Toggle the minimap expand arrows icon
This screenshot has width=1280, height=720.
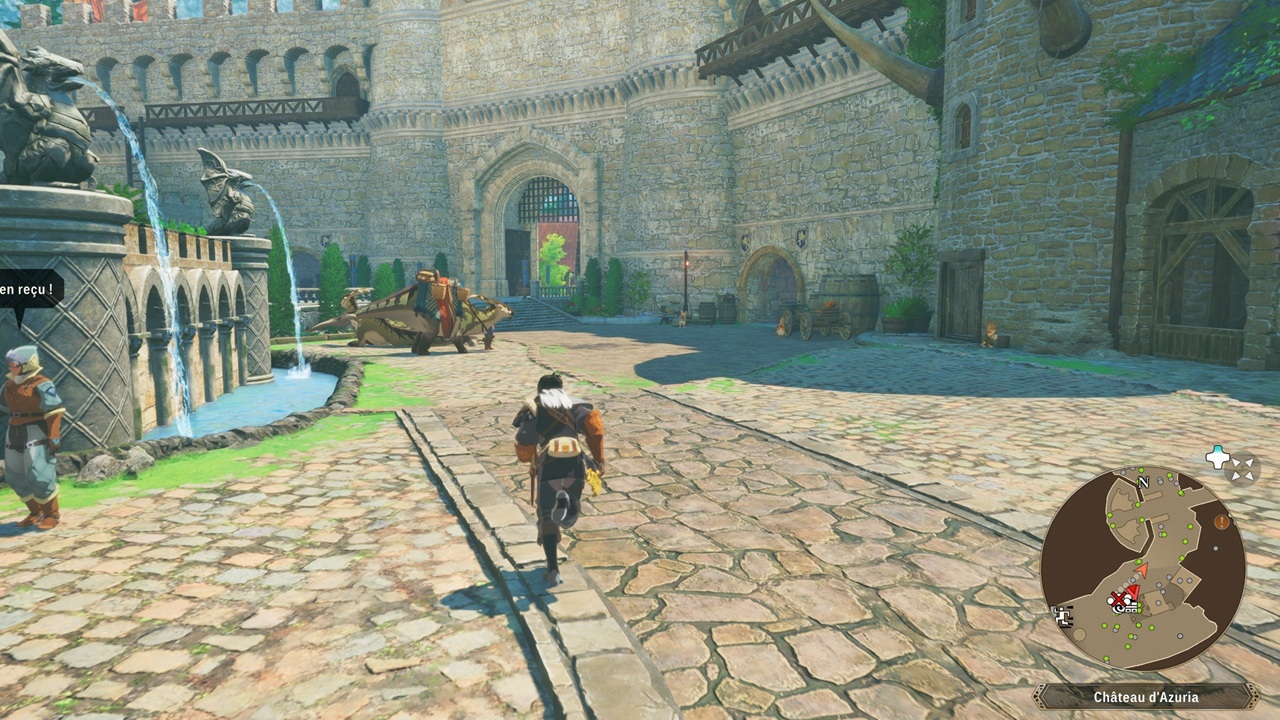click(1243, 468)
